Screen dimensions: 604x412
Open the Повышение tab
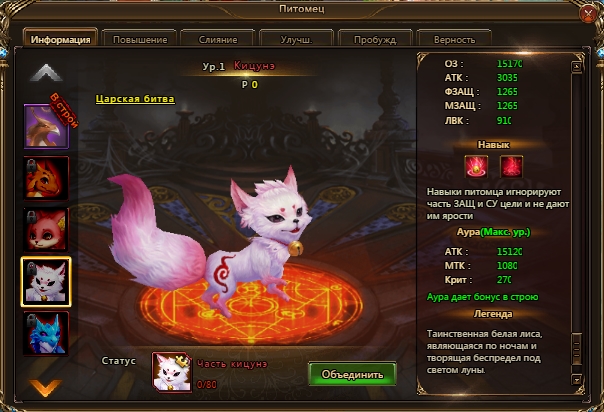[x=140, y=39]
